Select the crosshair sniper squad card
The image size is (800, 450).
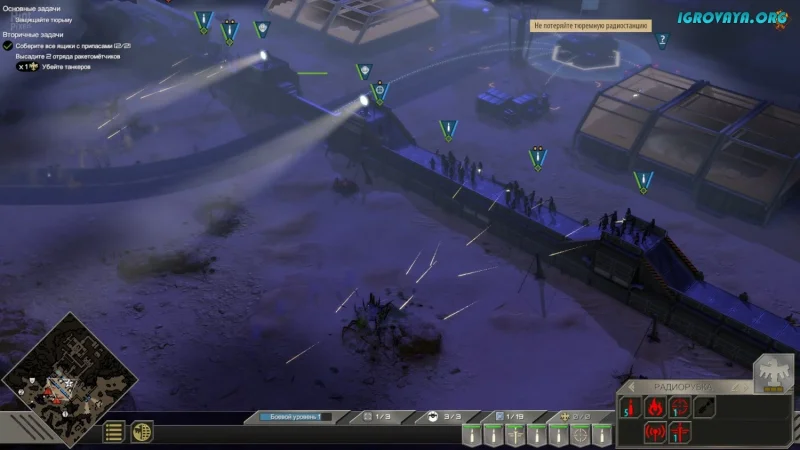point(580,435)
